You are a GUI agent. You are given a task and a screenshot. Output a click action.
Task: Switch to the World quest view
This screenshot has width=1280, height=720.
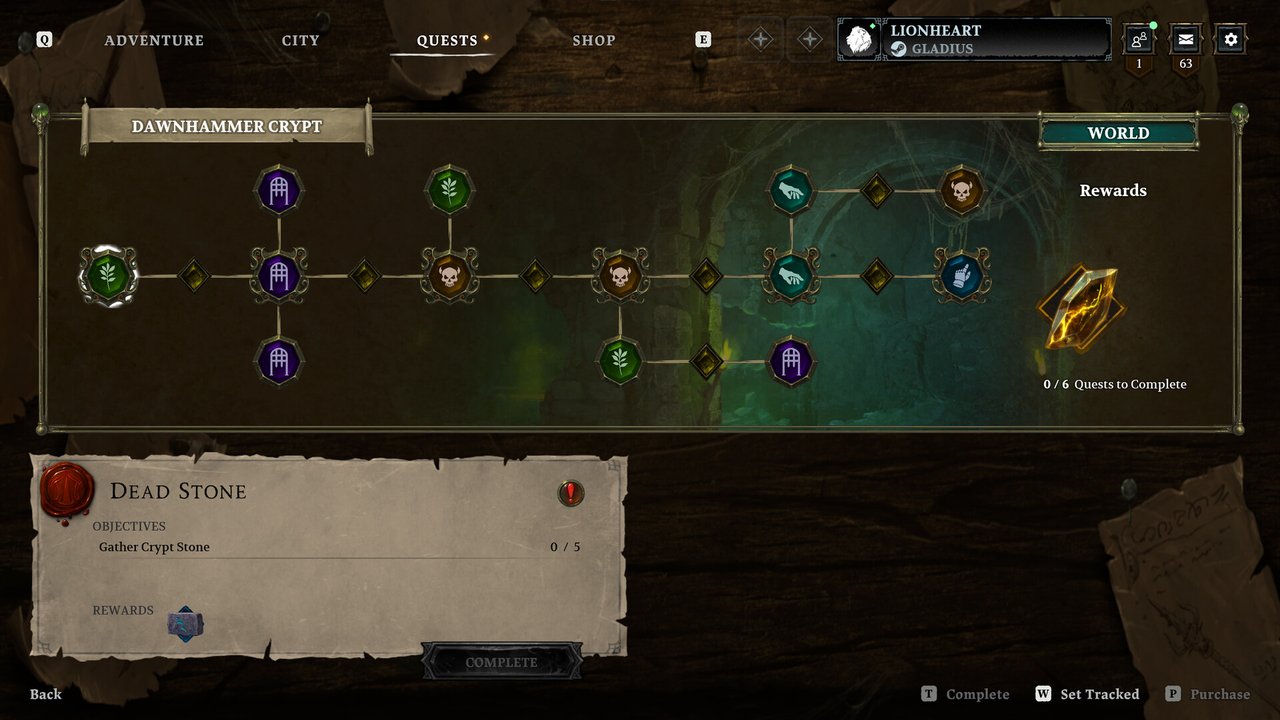(x=1118, y=133)
